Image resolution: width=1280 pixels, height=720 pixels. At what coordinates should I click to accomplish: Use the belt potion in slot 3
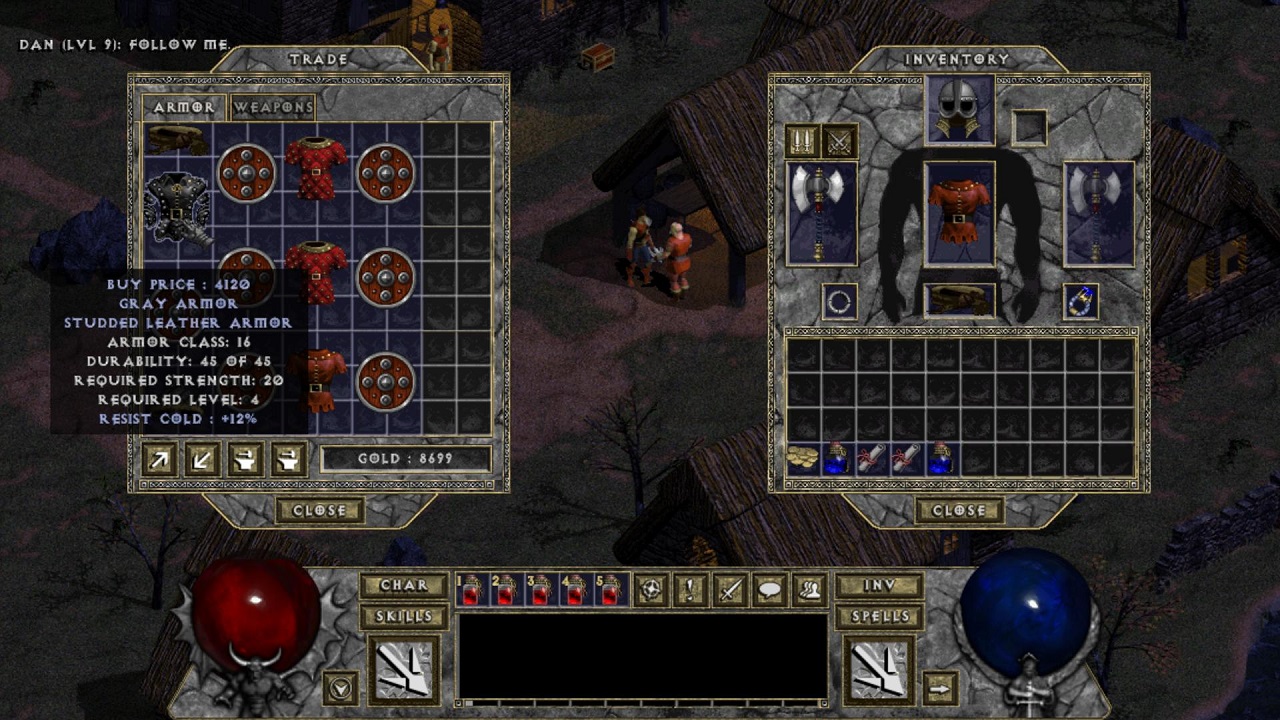(x=539, y=590)
